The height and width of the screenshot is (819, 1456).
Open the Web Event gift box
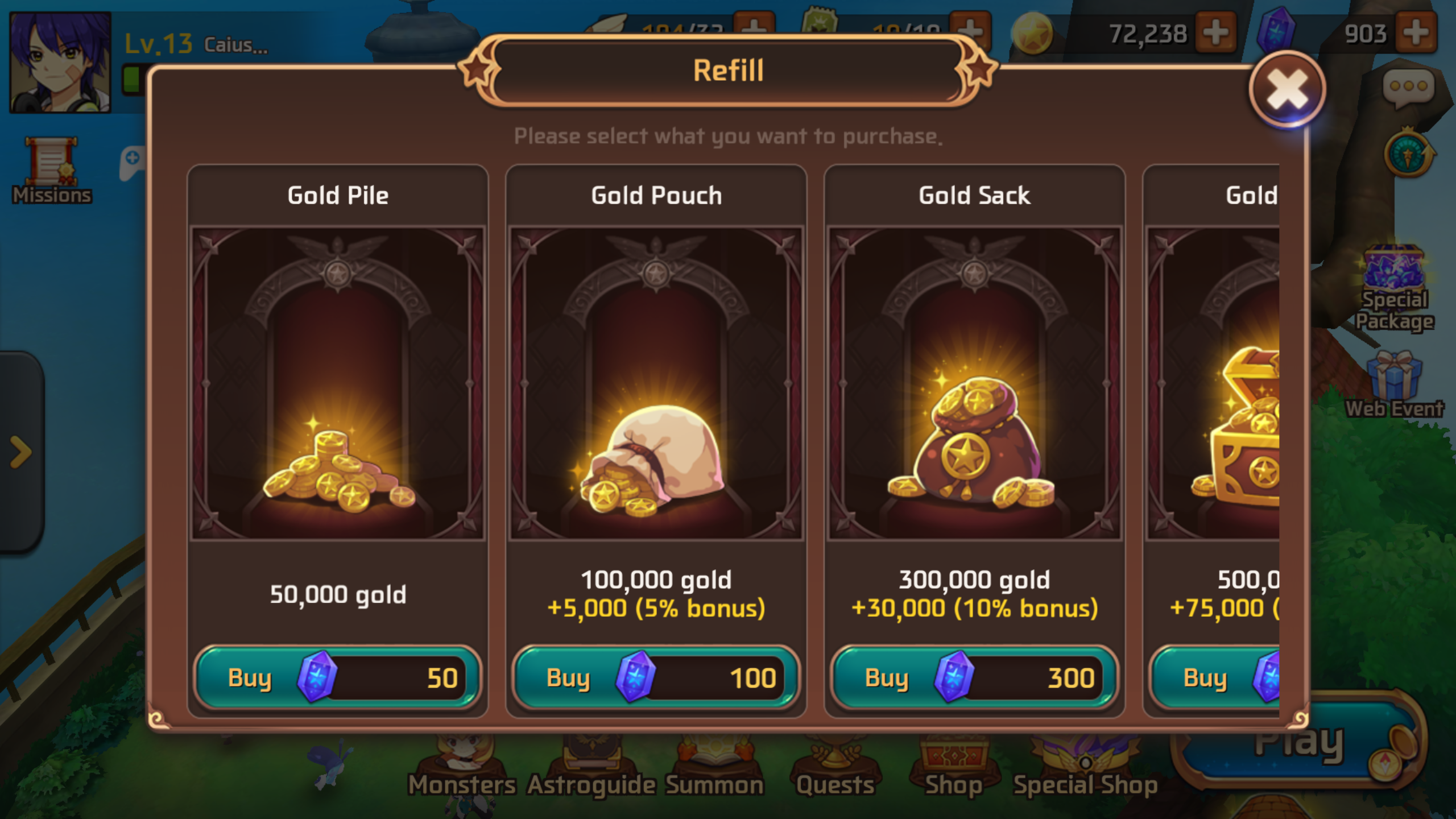tap(1394, 381)
